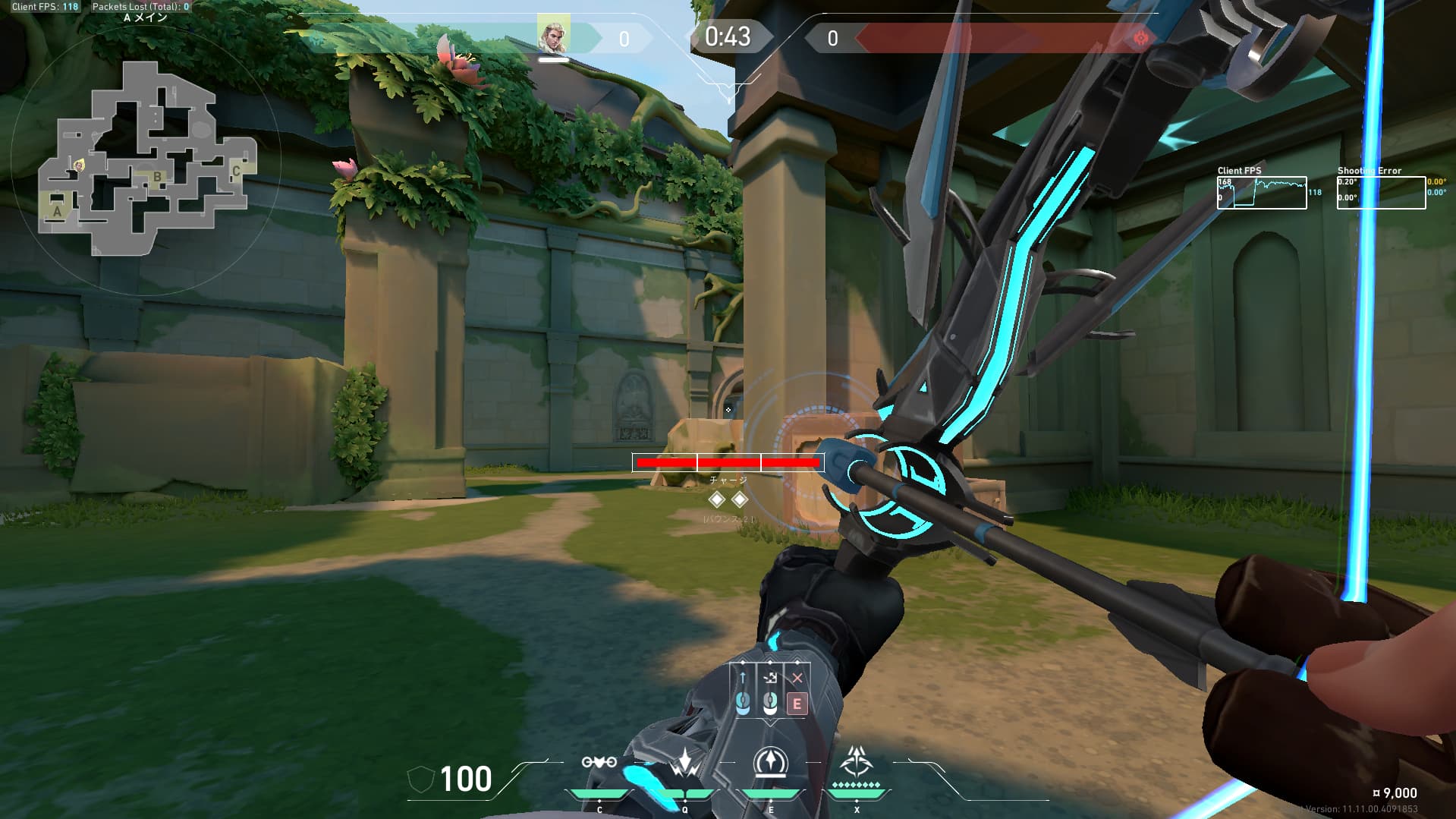Click the red spike icon on enemy bar
The width and height of the screenshot is (1456, 819).
[1139, 38]
